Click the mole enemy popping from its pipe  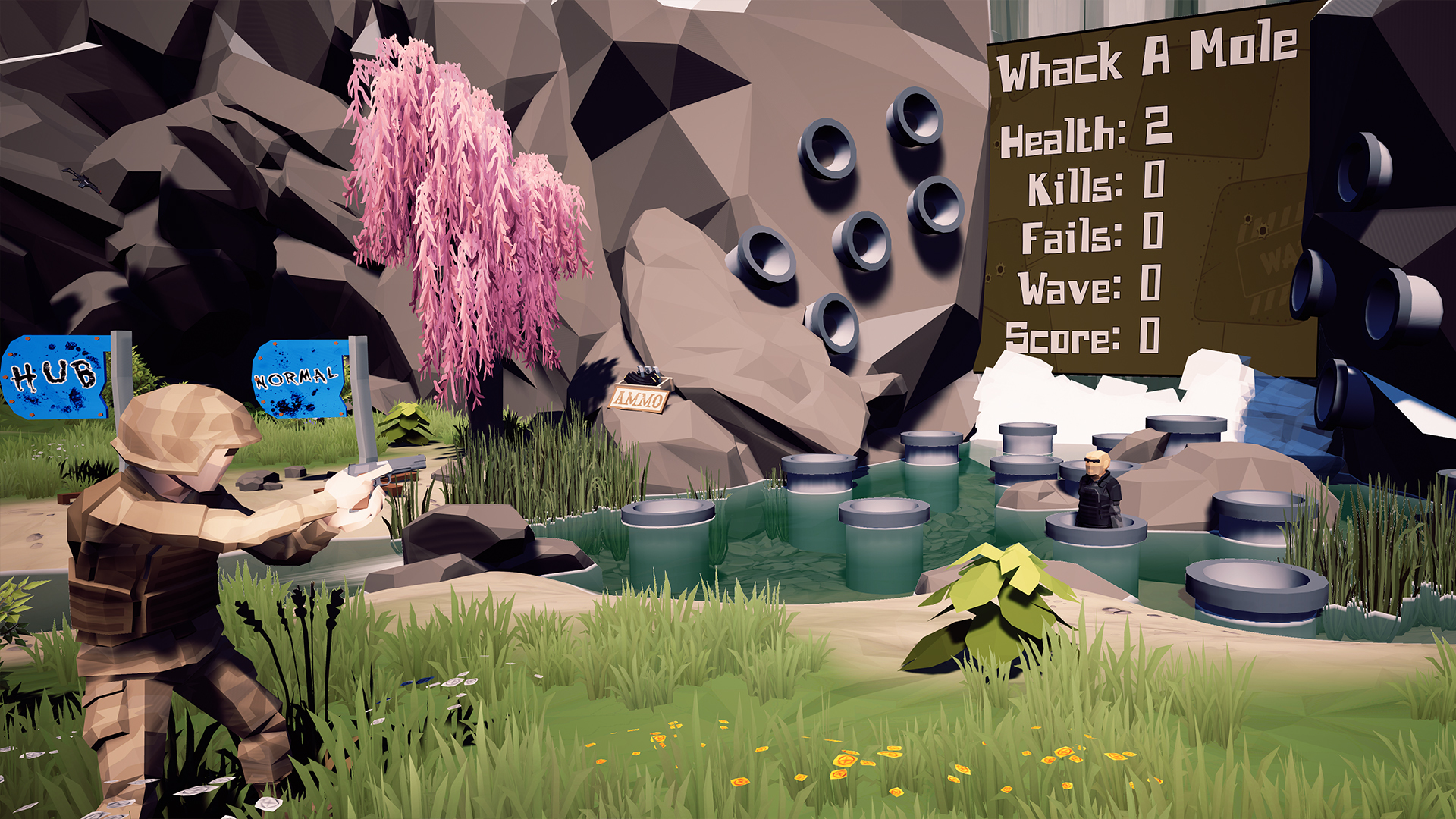[1098, 497]
